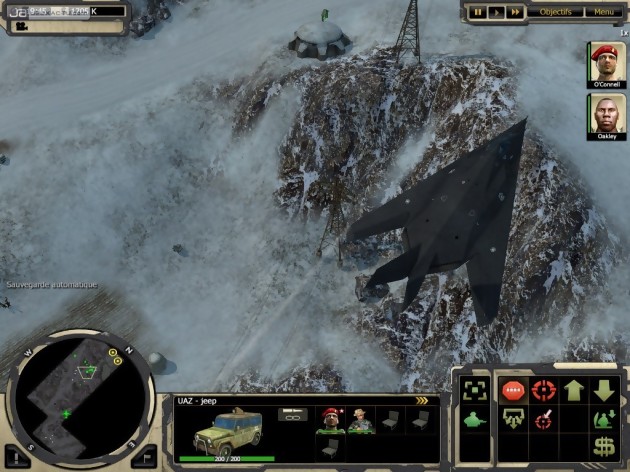Click the green up arrow command

point(574,391)
